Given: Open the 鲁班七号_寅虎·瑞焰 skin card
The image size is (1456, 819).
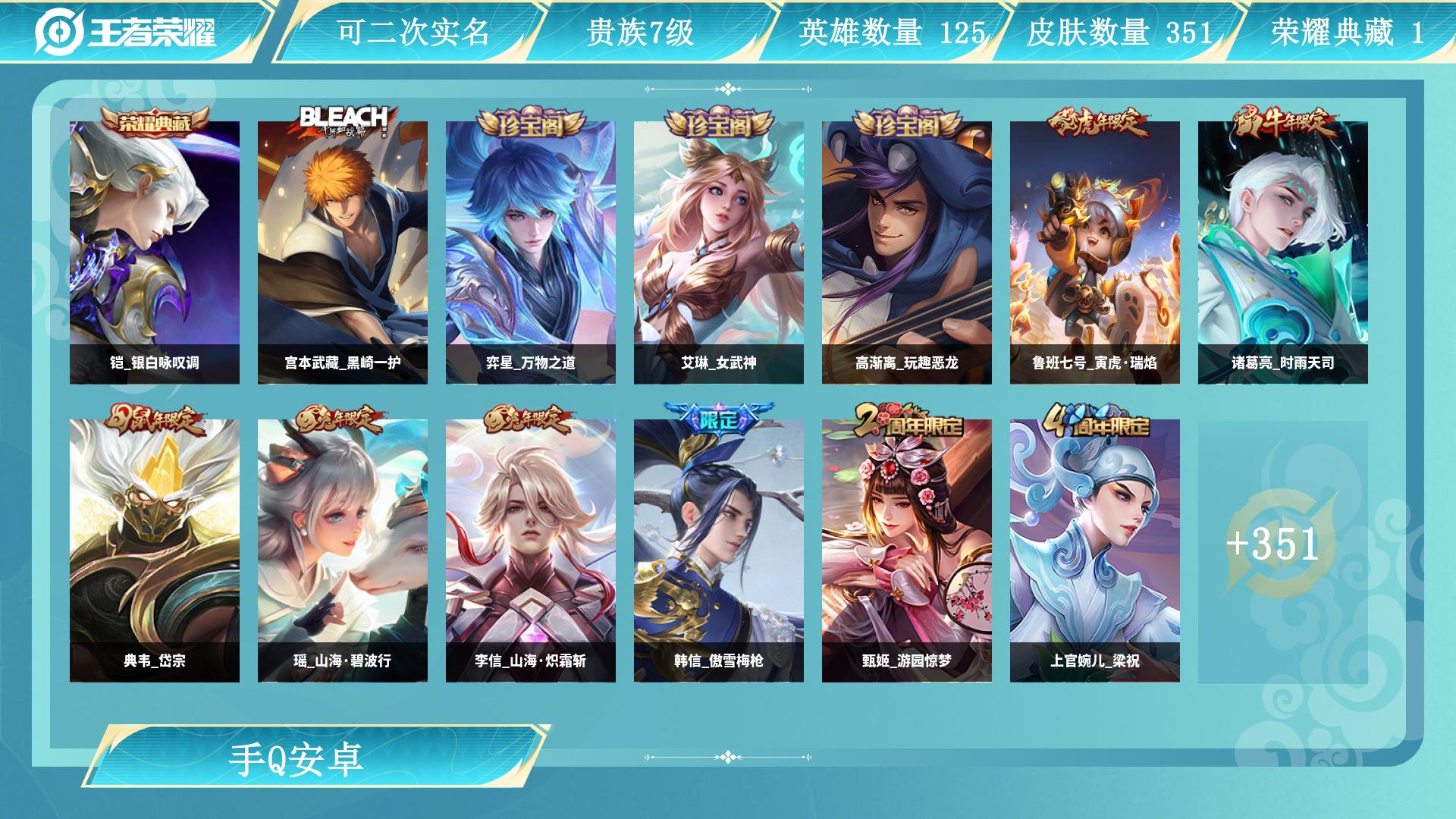Looking at the screenshot, I should pyautogui.click(x=1095, y=253).
